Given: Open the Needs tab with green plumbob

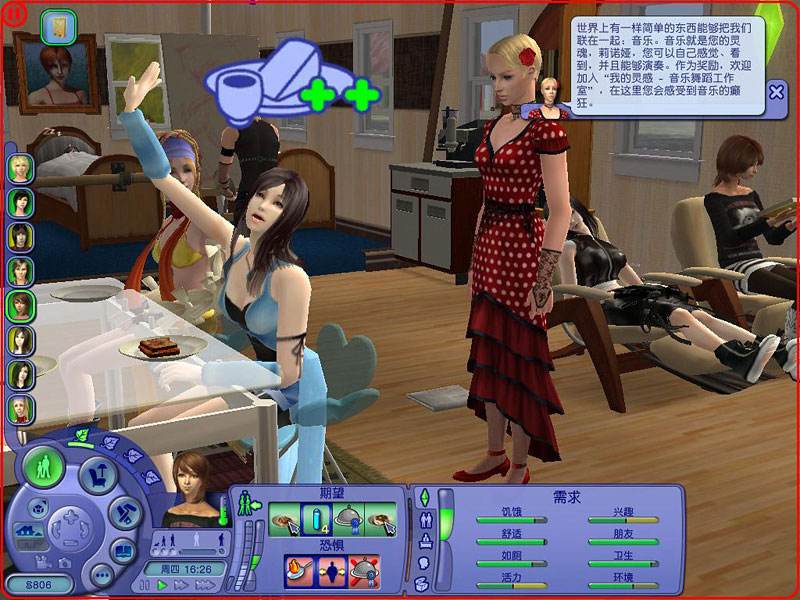Looking at the screenshot, I should 423,497.
